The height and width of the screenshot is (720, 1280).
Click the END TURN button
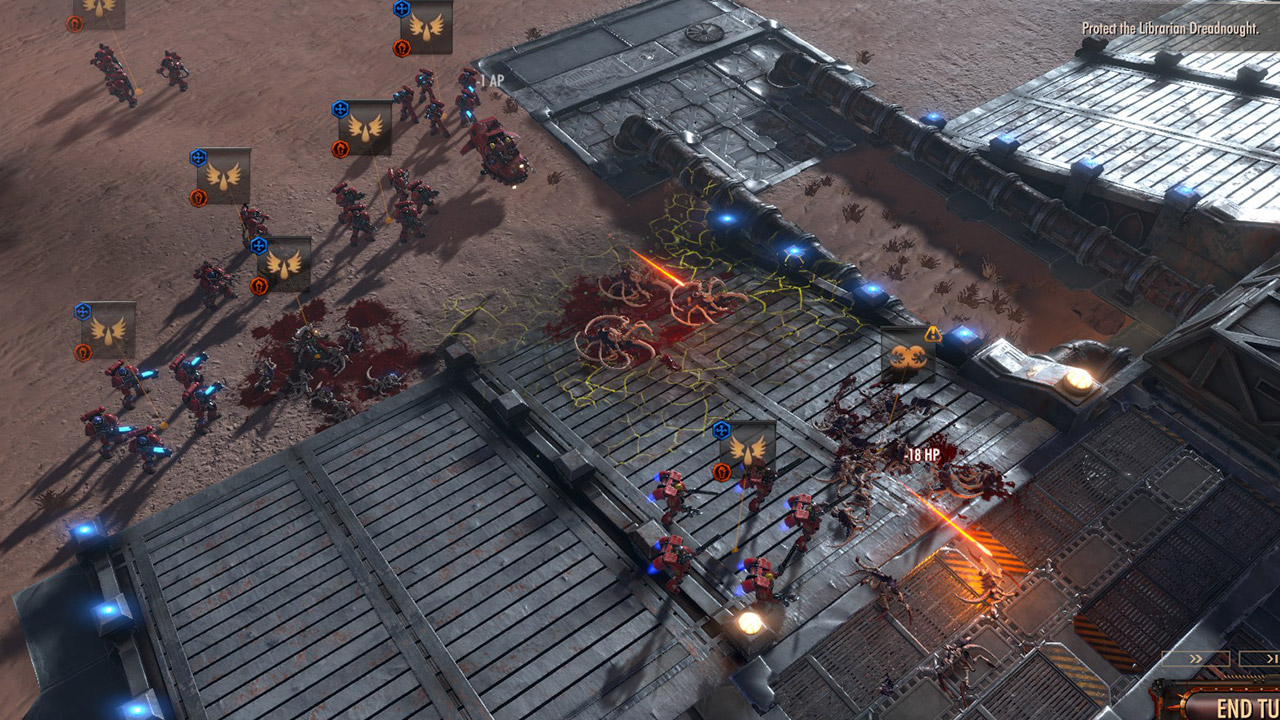click(1240, 705)
